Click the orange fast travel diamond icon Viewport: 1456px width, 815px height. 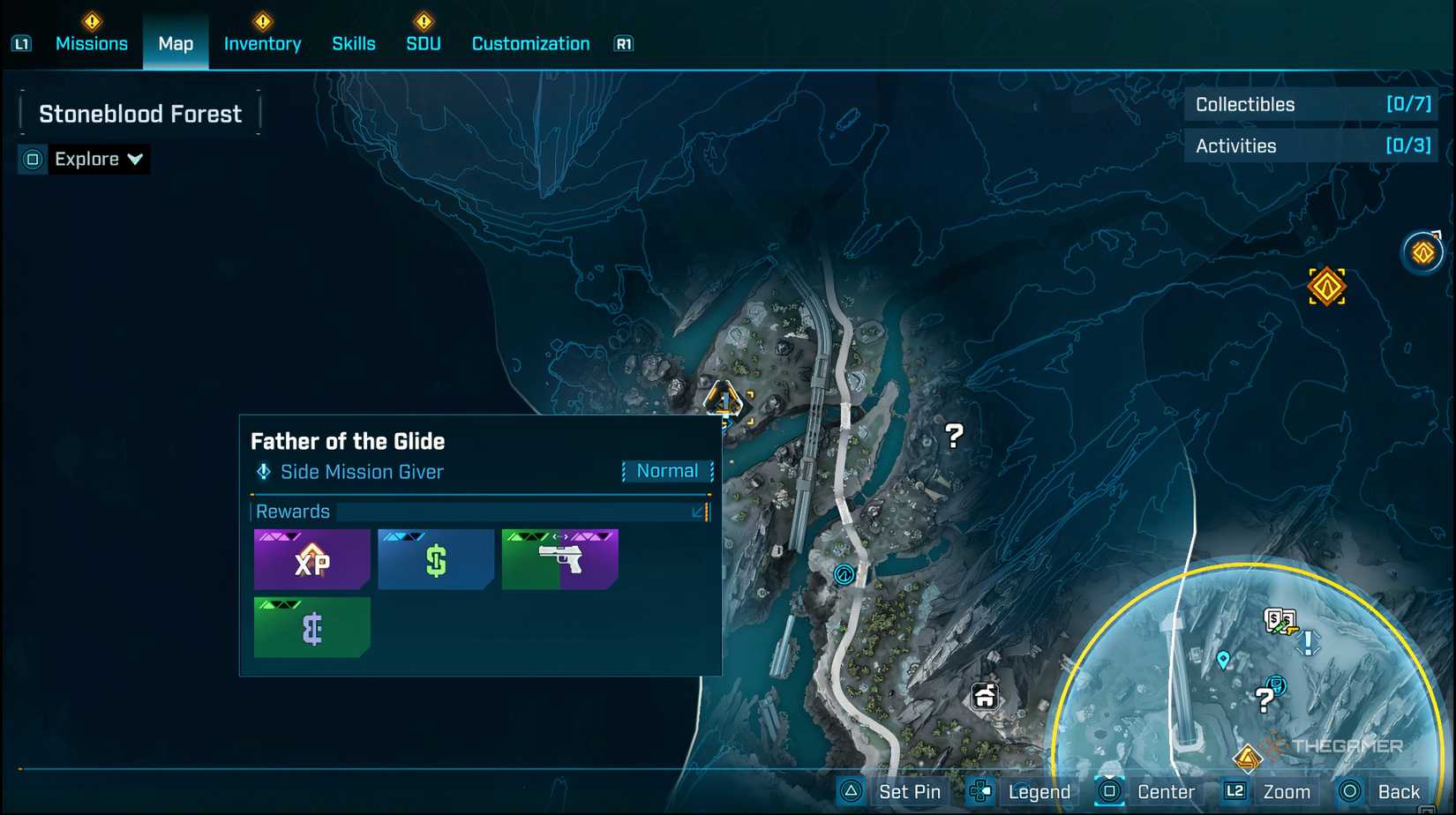pyautogui.click(x=1328, y=286)
